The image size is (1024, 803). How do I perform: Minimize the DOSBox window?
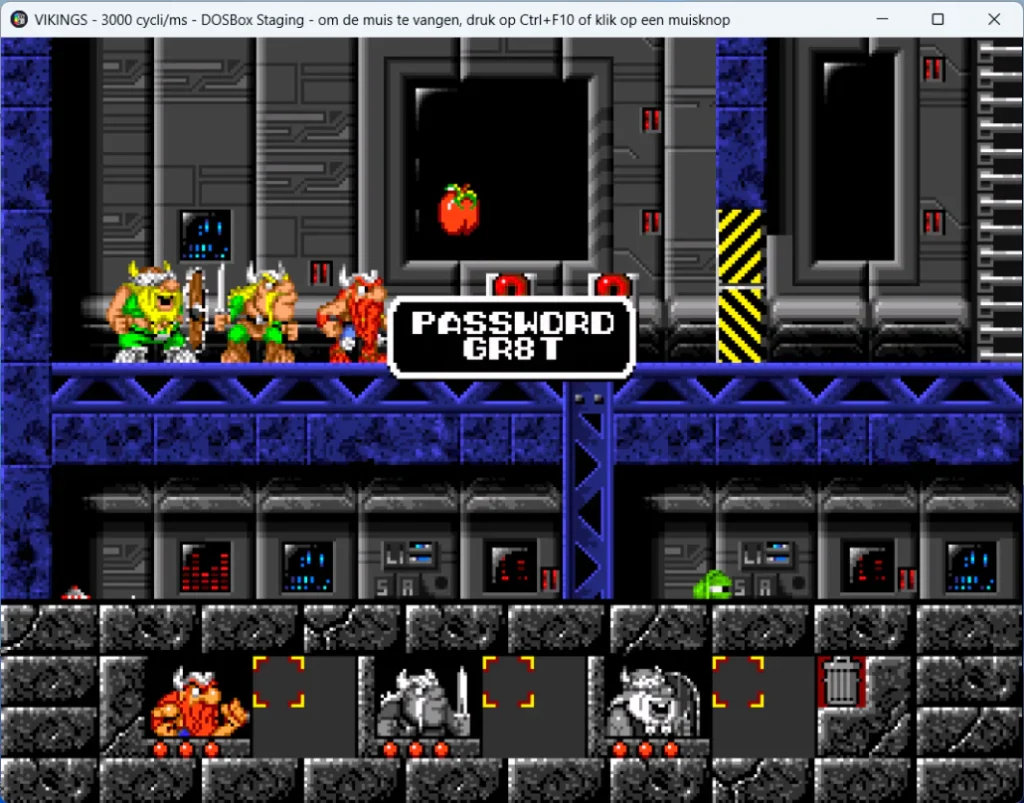point(882,19)
